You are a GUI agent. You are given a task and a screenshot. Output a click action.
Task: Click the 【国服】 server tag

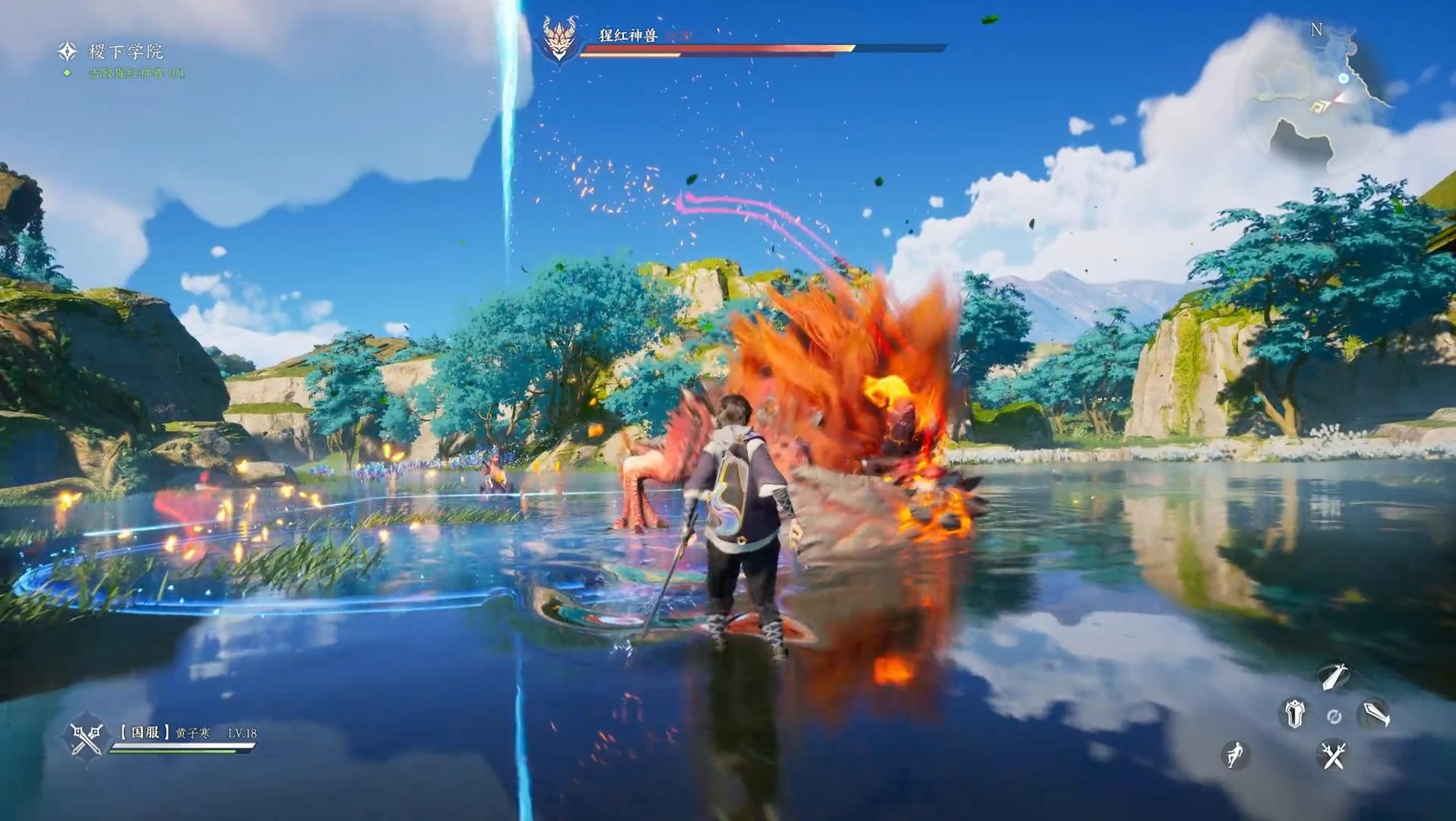tap(145, 731)
